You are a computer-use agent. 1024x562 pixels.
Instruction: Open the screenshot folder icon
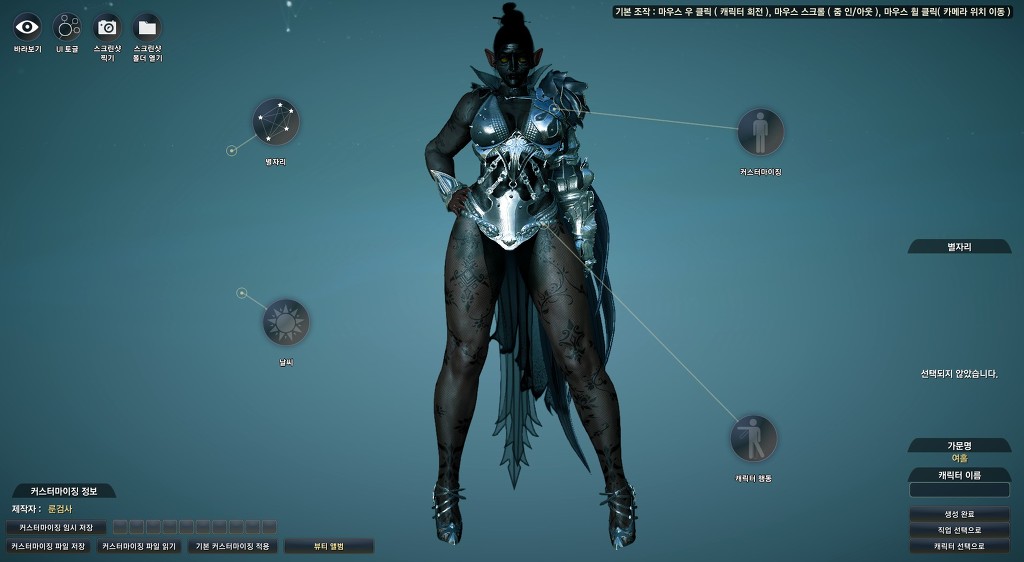point(147,27)
